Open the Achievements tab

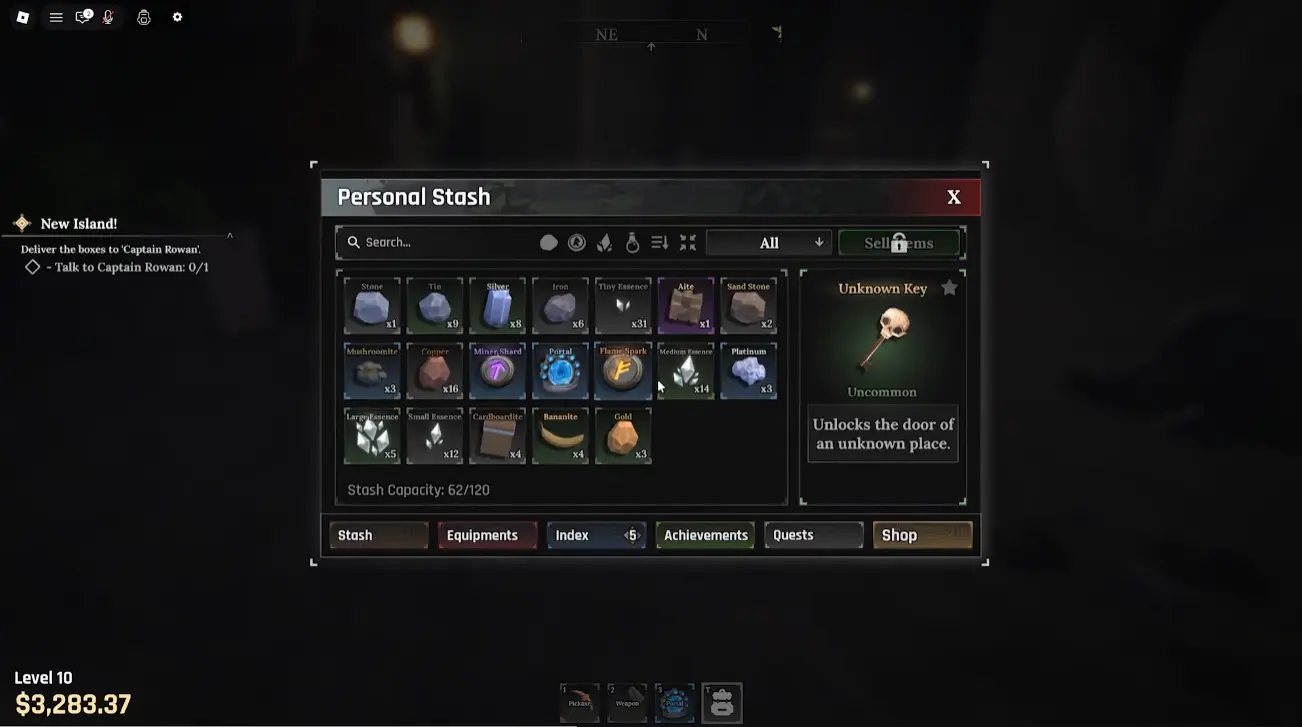[704, 535]
